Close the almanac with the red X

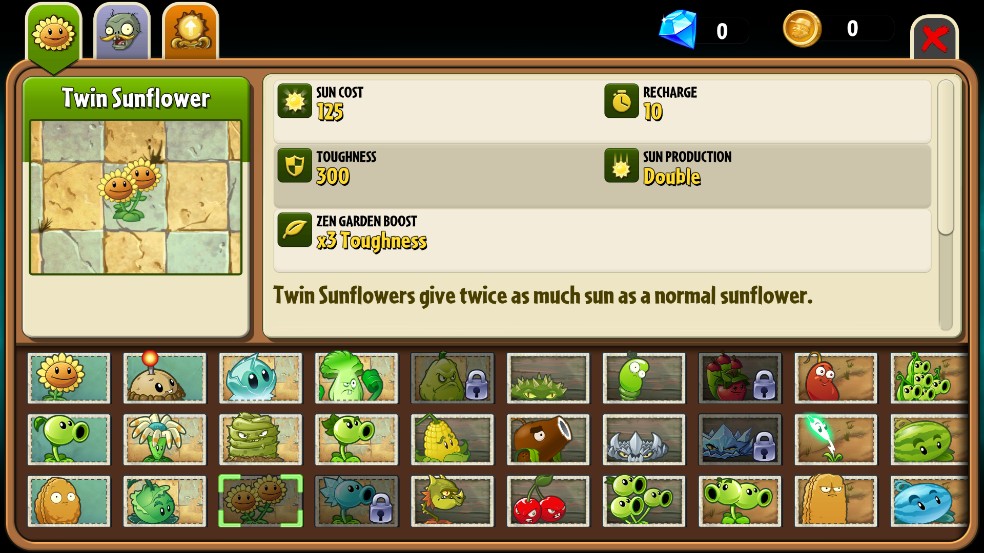(x=934, y=39)
